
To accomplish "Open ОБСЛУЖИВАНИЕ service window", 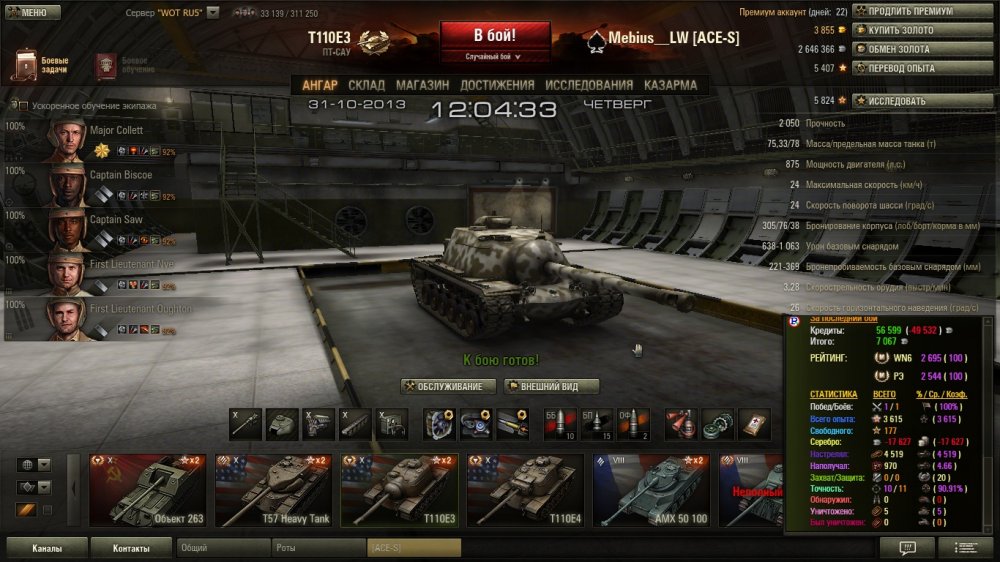I will coord(449,387).
